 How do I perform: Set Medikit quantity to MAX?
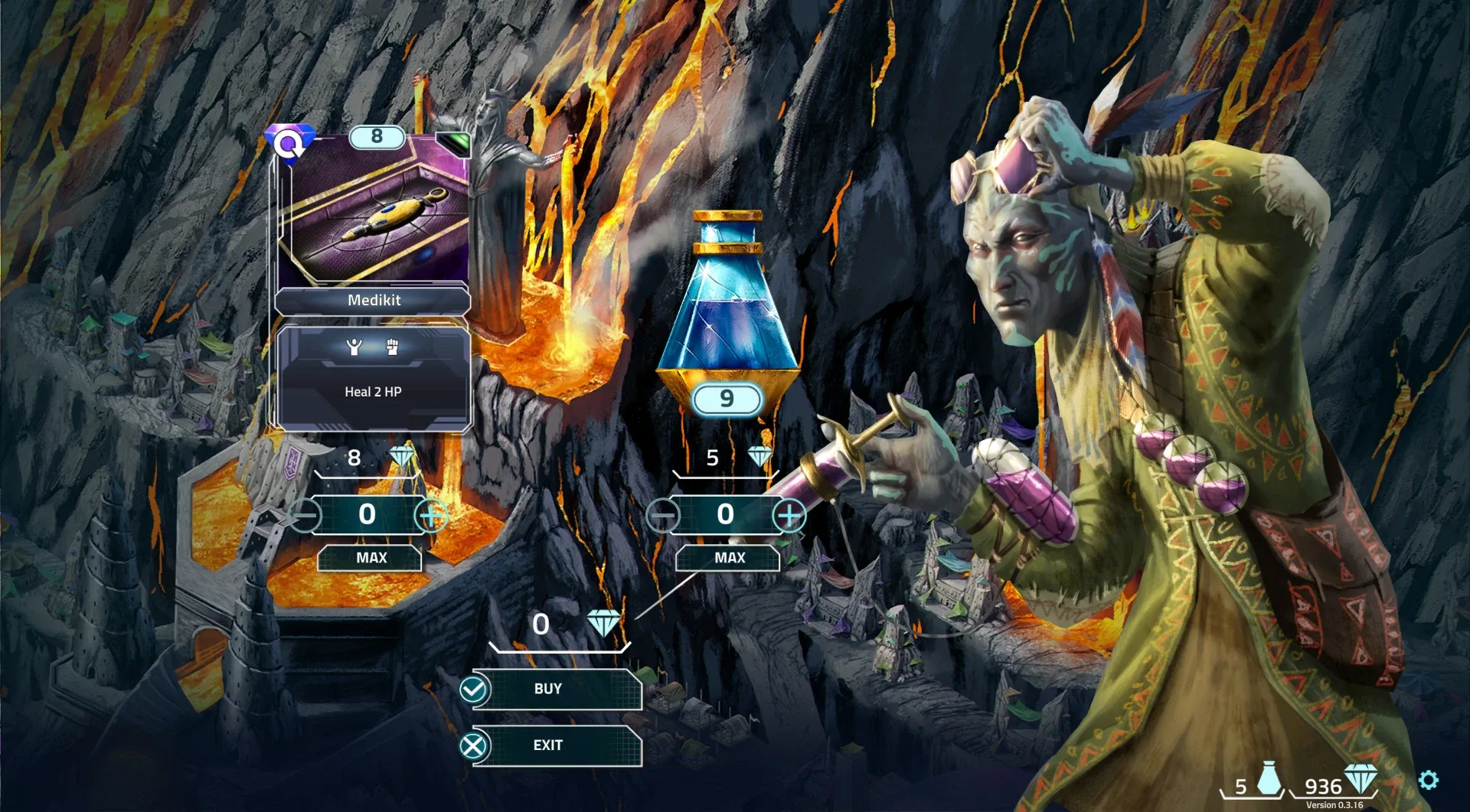coord(371,558)
